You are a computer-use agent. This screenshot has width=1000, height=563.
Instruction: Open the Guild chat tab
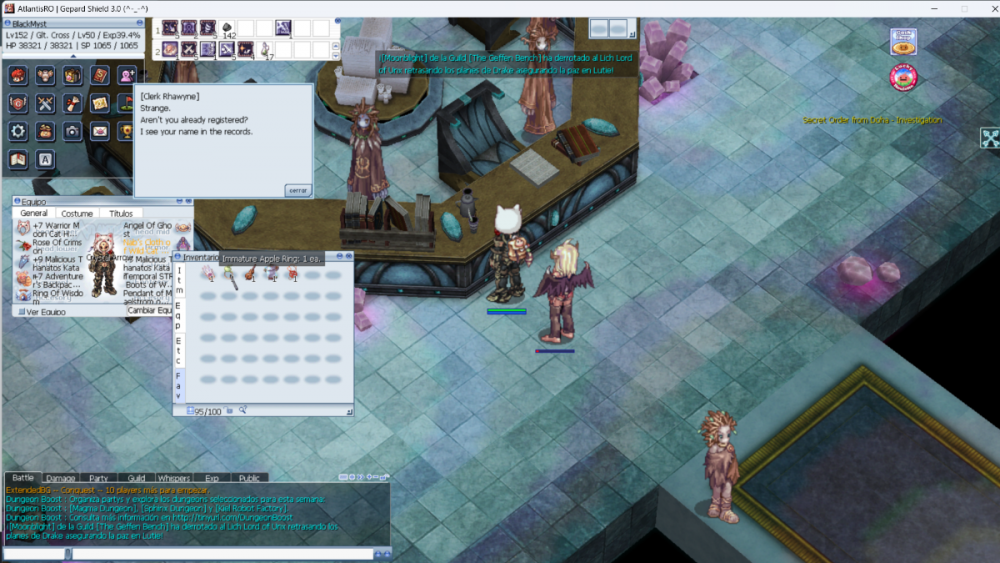tap(136, 479)
